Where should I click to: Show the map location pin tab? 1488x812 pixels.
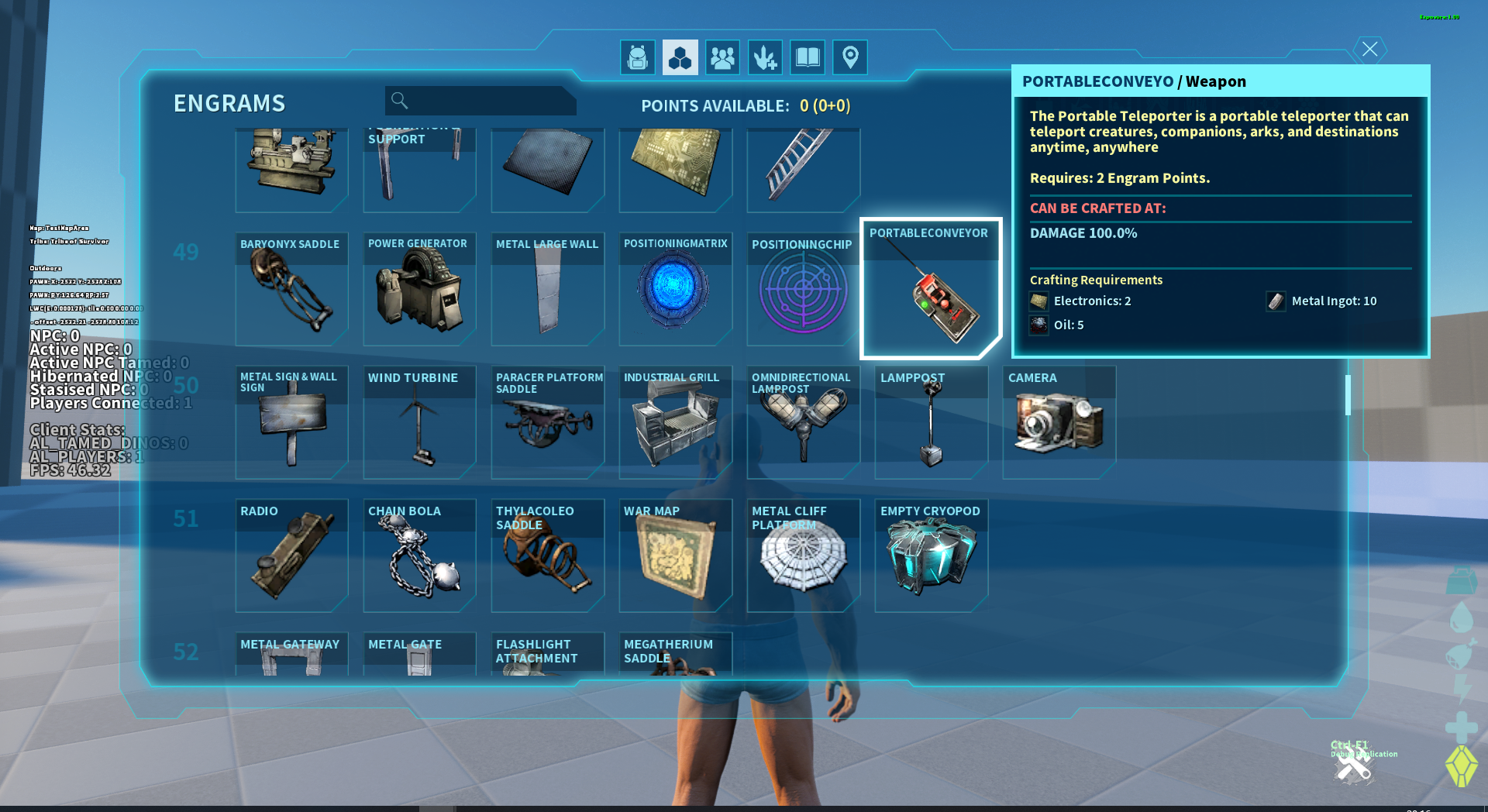point(850,57)
